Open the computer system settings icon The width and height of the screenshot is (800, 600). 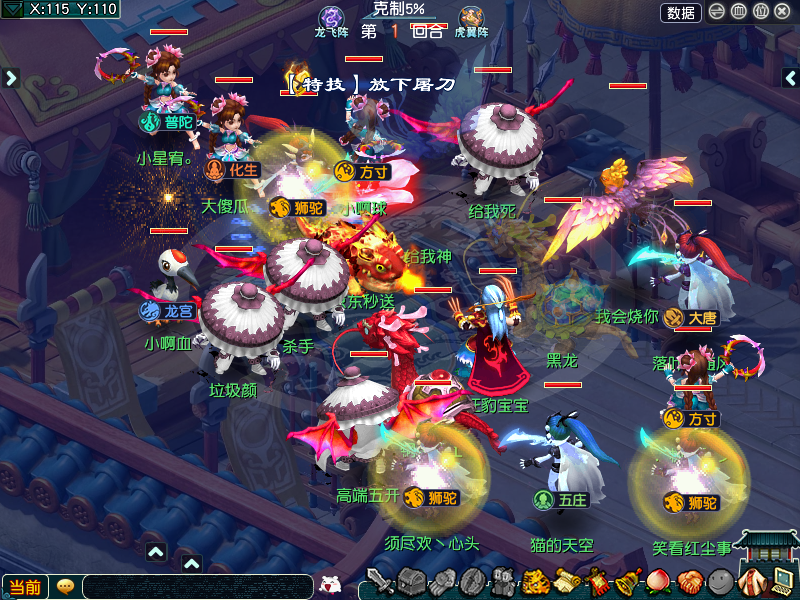(782, 579)
